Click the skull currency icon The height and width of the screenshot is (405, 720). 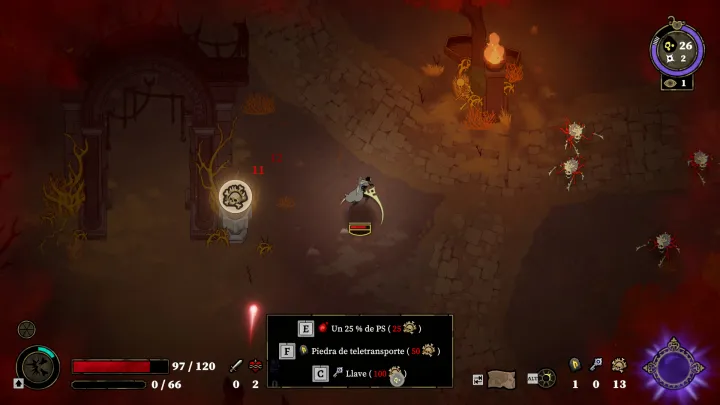[619, 366]
